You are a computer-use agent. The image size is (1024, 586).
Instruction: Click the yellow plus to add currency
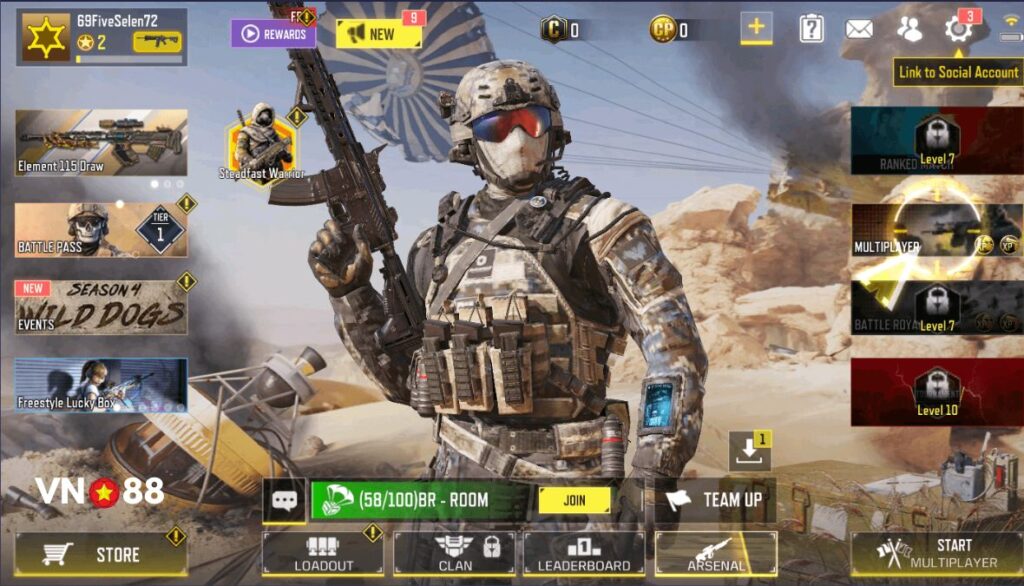[x=756, y=28]
